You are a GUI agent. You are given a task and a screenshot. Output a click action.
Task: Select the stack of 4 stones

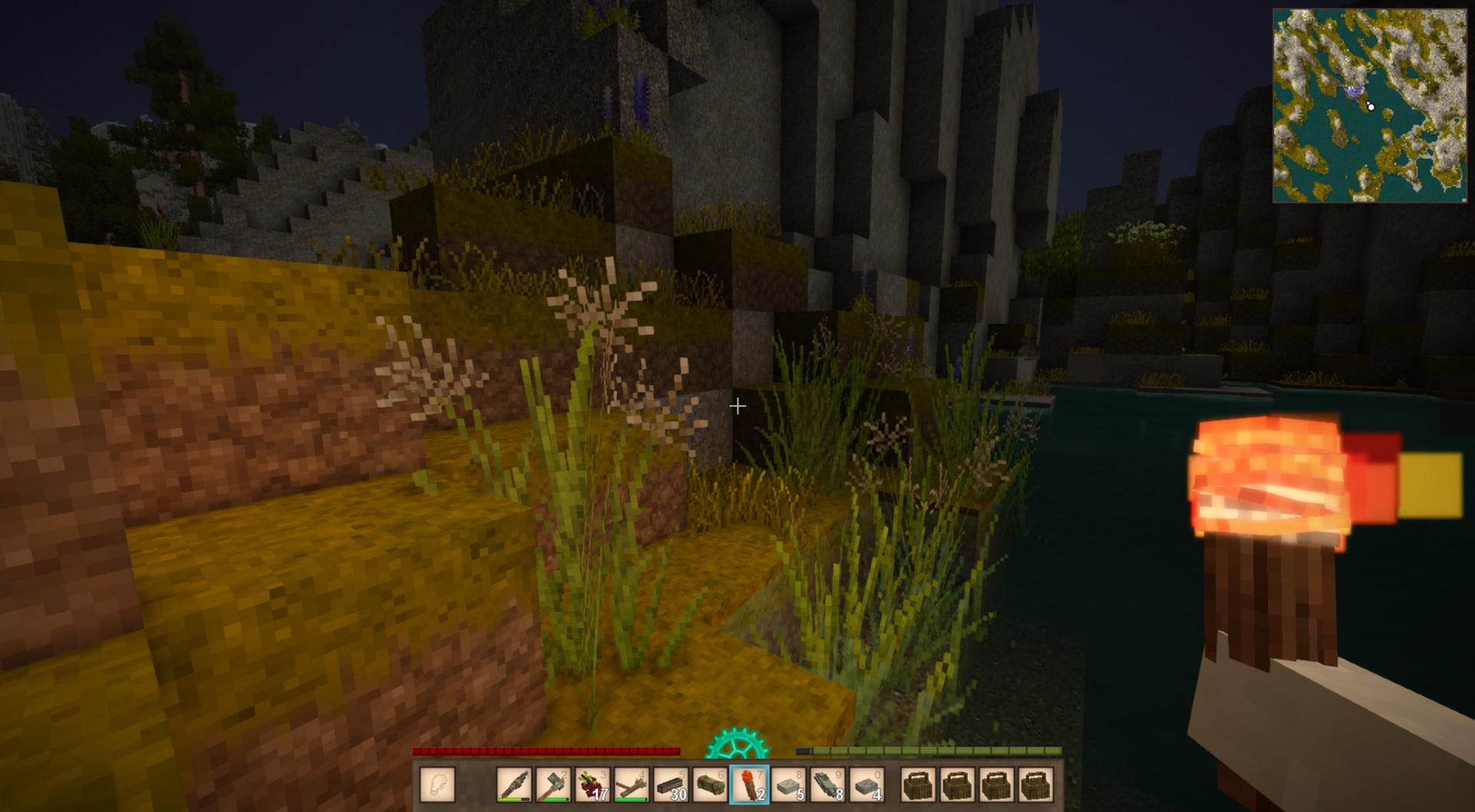[867, 784]
